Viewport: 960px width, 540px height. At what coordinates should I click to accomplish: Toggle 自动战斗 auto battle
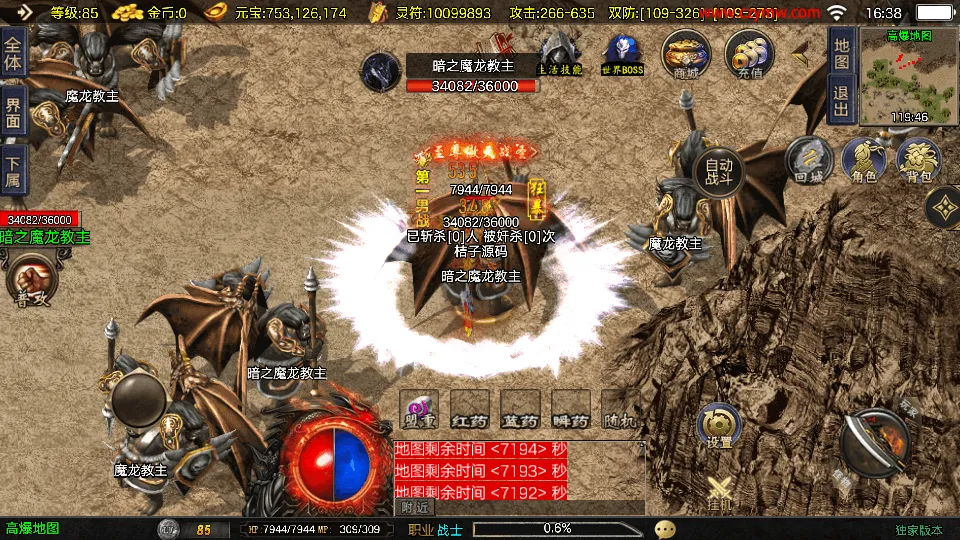click(719, 173)
